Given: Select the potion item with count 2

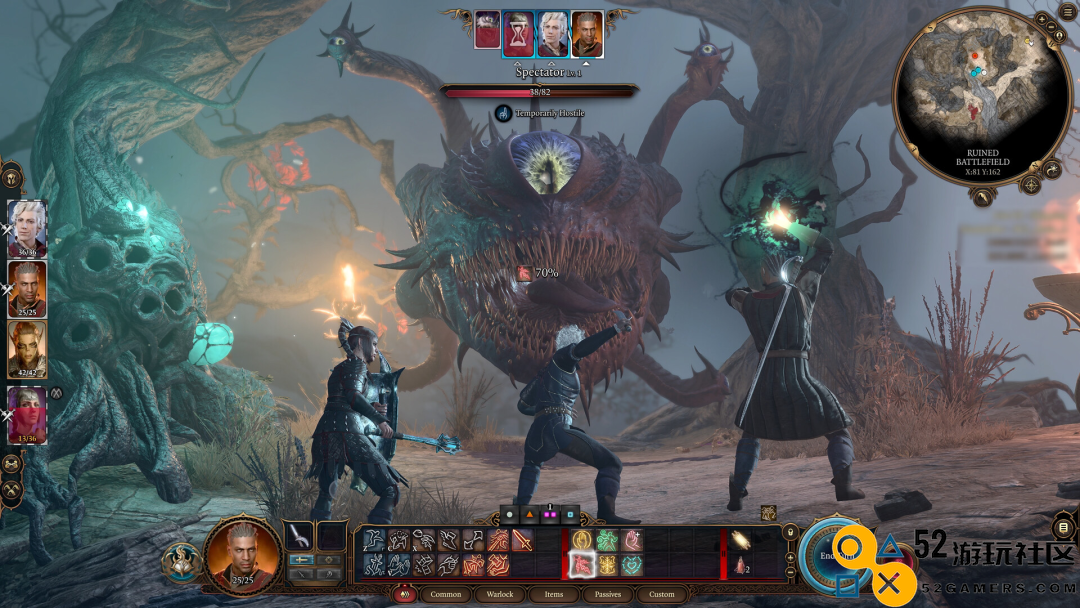Looking at the screenshot, I should 740,565.
